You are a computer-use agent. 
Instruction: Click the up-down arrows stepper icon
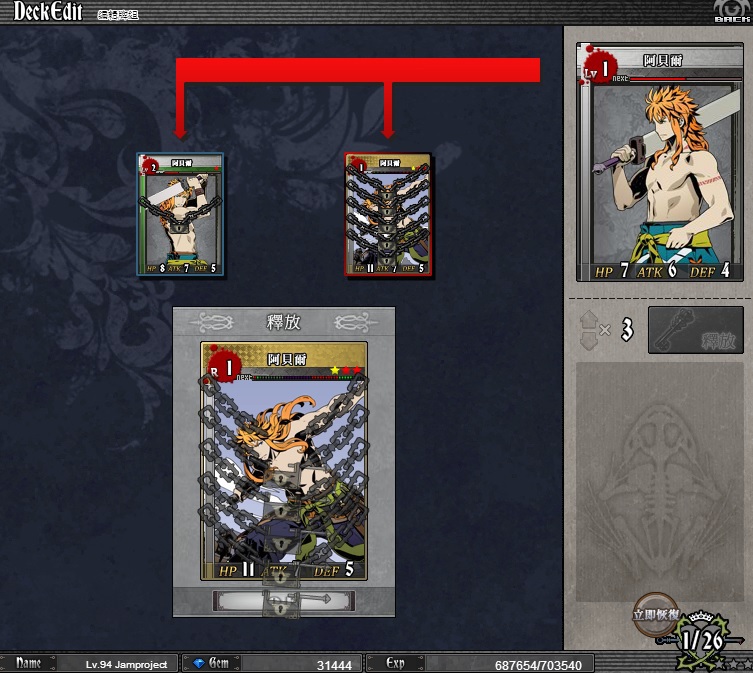pos(590,330)
